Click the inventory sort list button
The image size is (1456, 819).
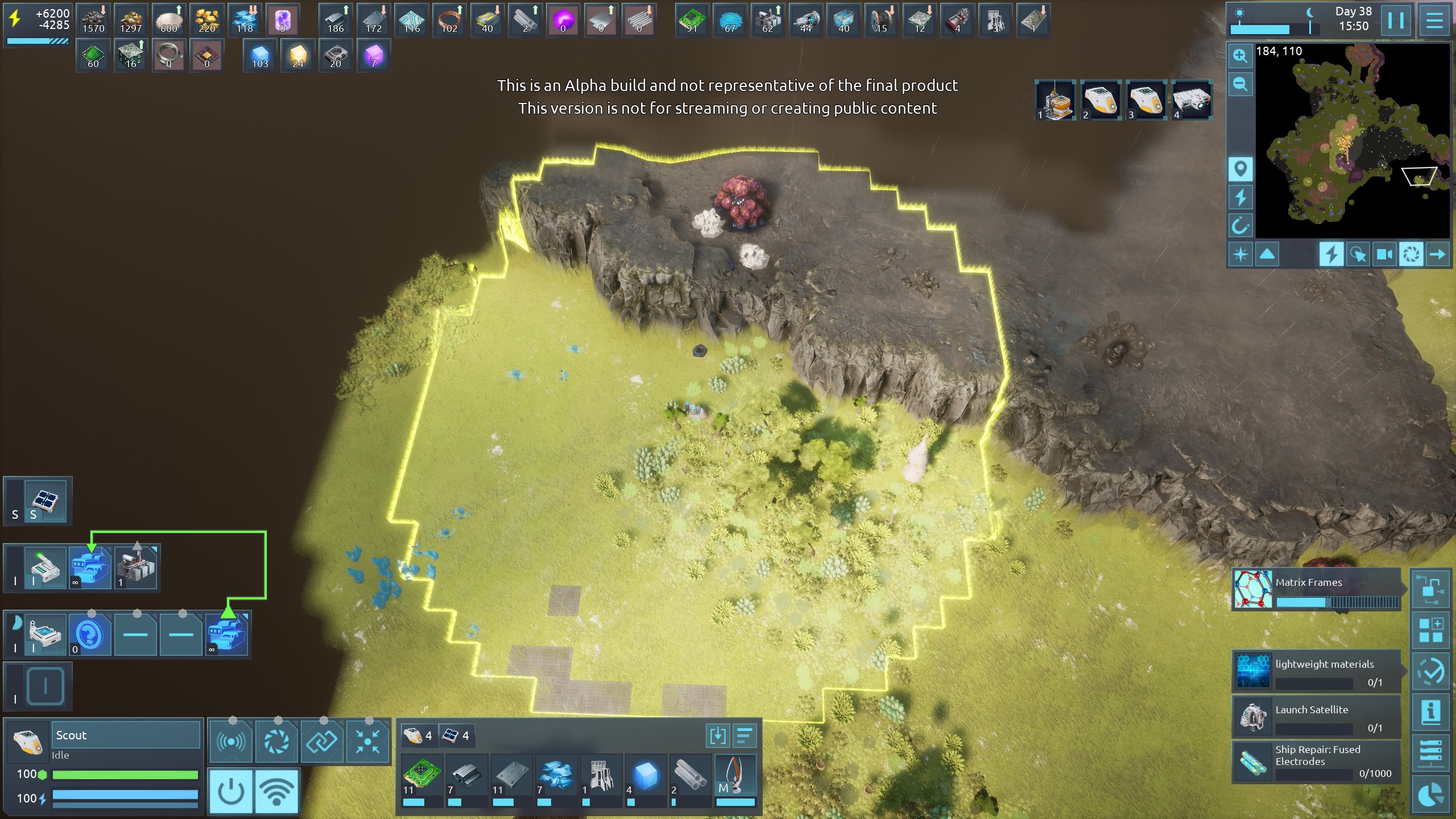744,736
